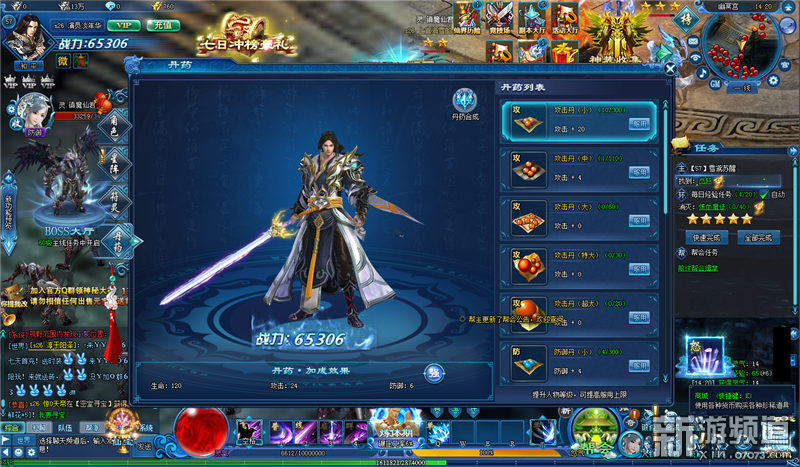Use the 攻击丹(大) large attack pill

pyautogui.click(x=639, y=219)
